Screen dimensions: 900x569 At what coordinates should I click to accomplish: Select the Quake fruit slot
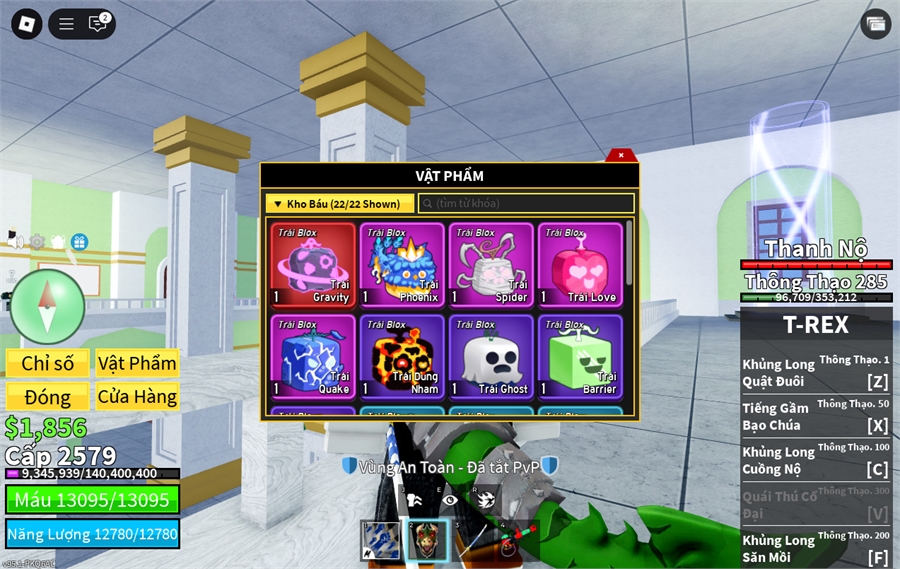[x=313, y=357]
